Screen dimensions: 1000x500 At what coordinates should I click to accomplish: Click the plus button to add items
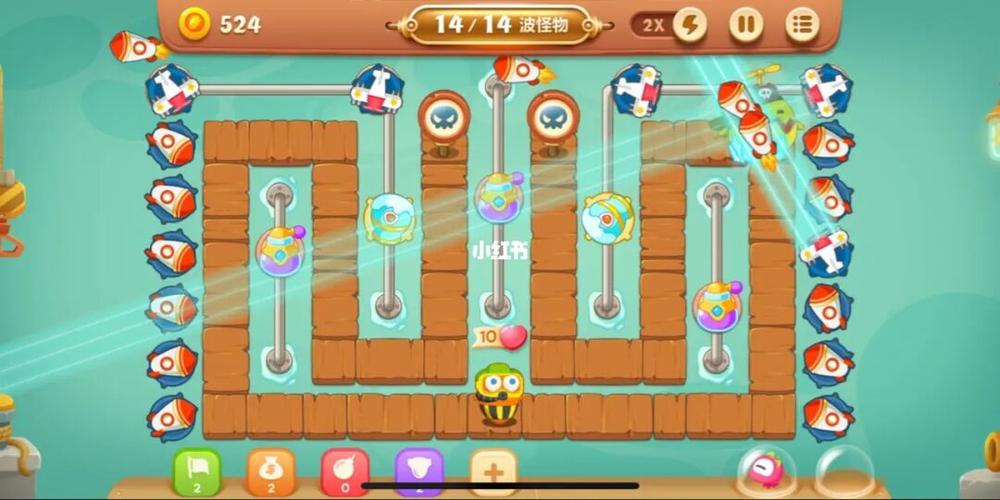(494, 471)
